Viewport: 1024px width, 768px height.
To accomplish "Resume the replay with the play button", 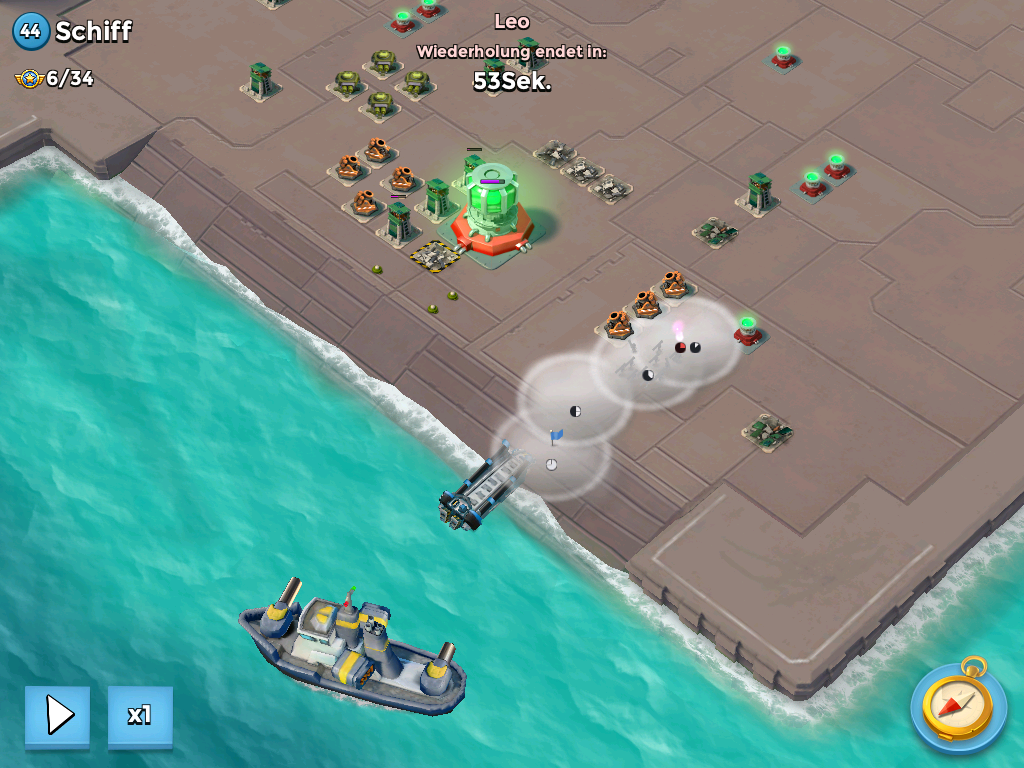I will click(58, 715).
